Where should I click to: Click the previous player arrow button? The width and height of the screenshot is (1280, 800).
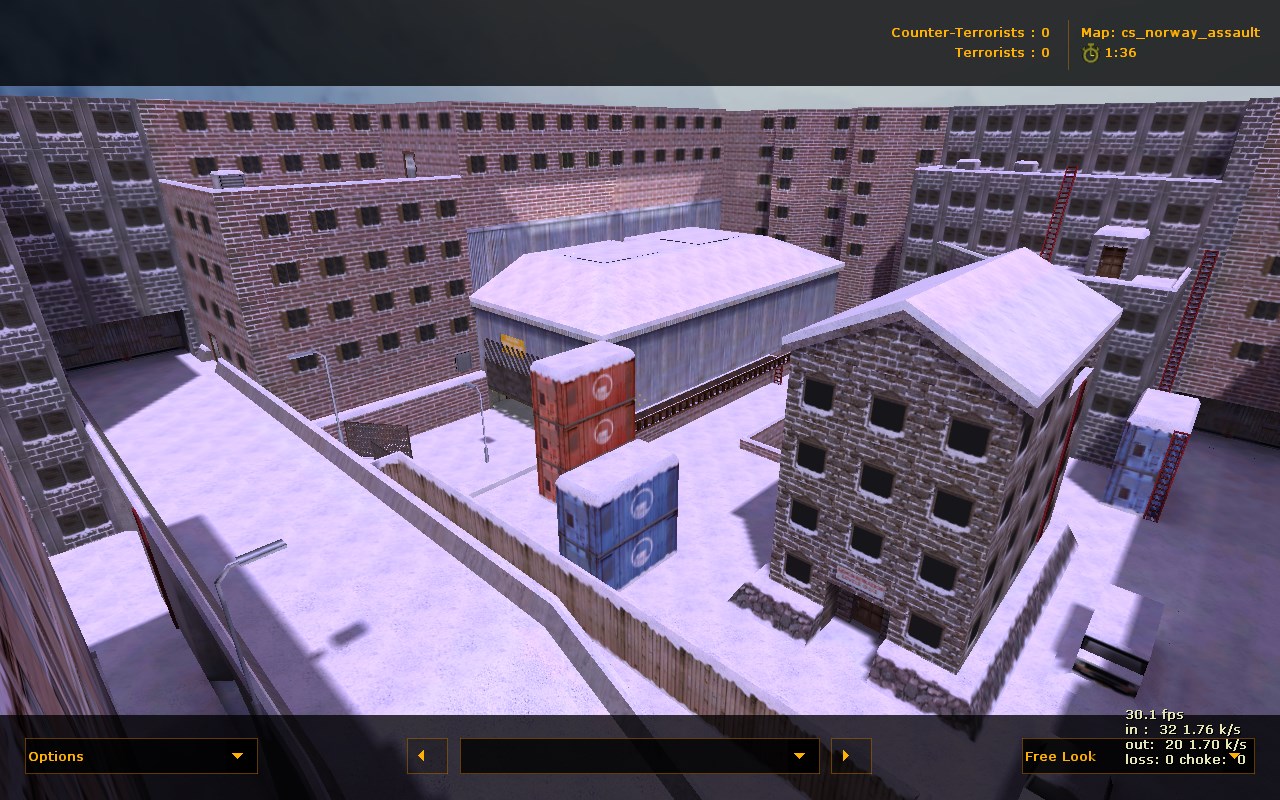click(x=427, y=756)
